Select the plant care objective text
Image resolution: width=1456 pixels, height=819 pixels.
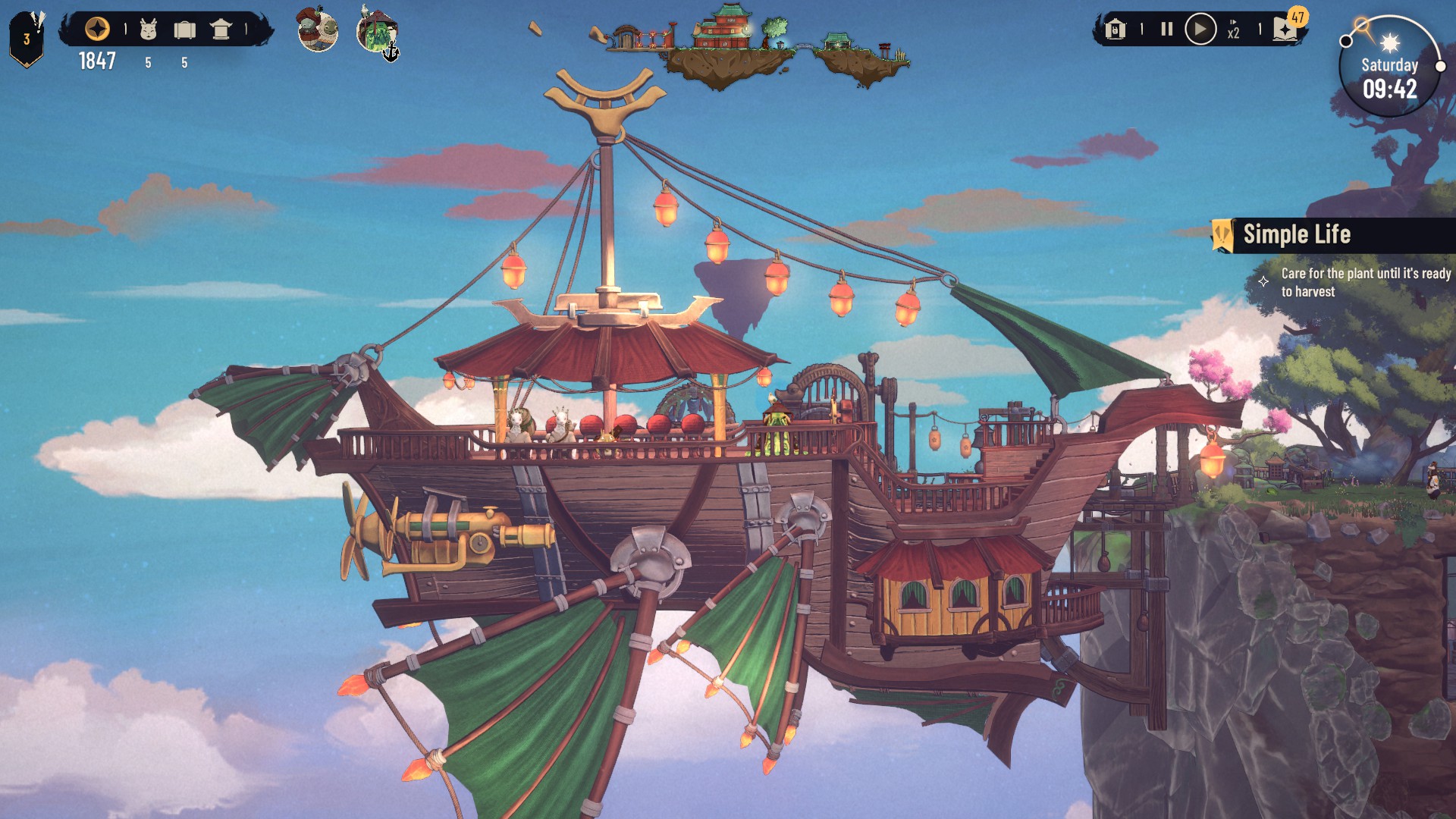[x=1365, y=282]
